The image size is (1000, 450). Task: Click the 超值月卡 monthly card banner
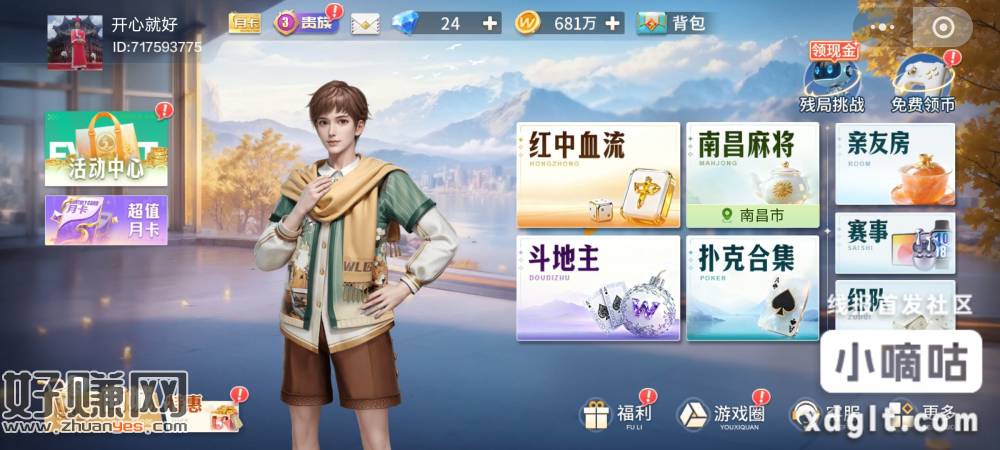coord(106,220)
